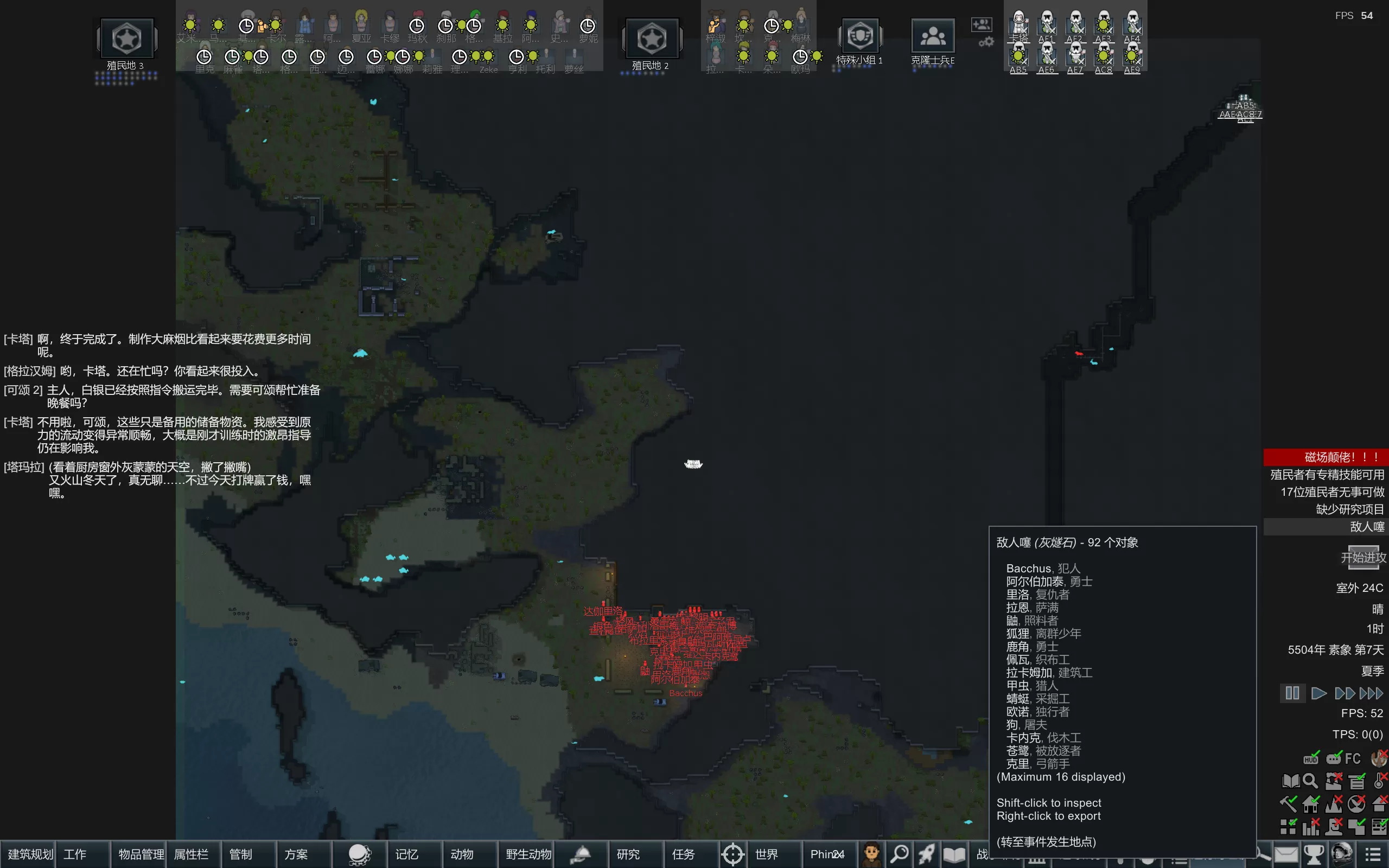Image resolution: width=1389 pixels, height=868 pixels.
Task: Open the 任务 quests tab
Action: (683, 854)
